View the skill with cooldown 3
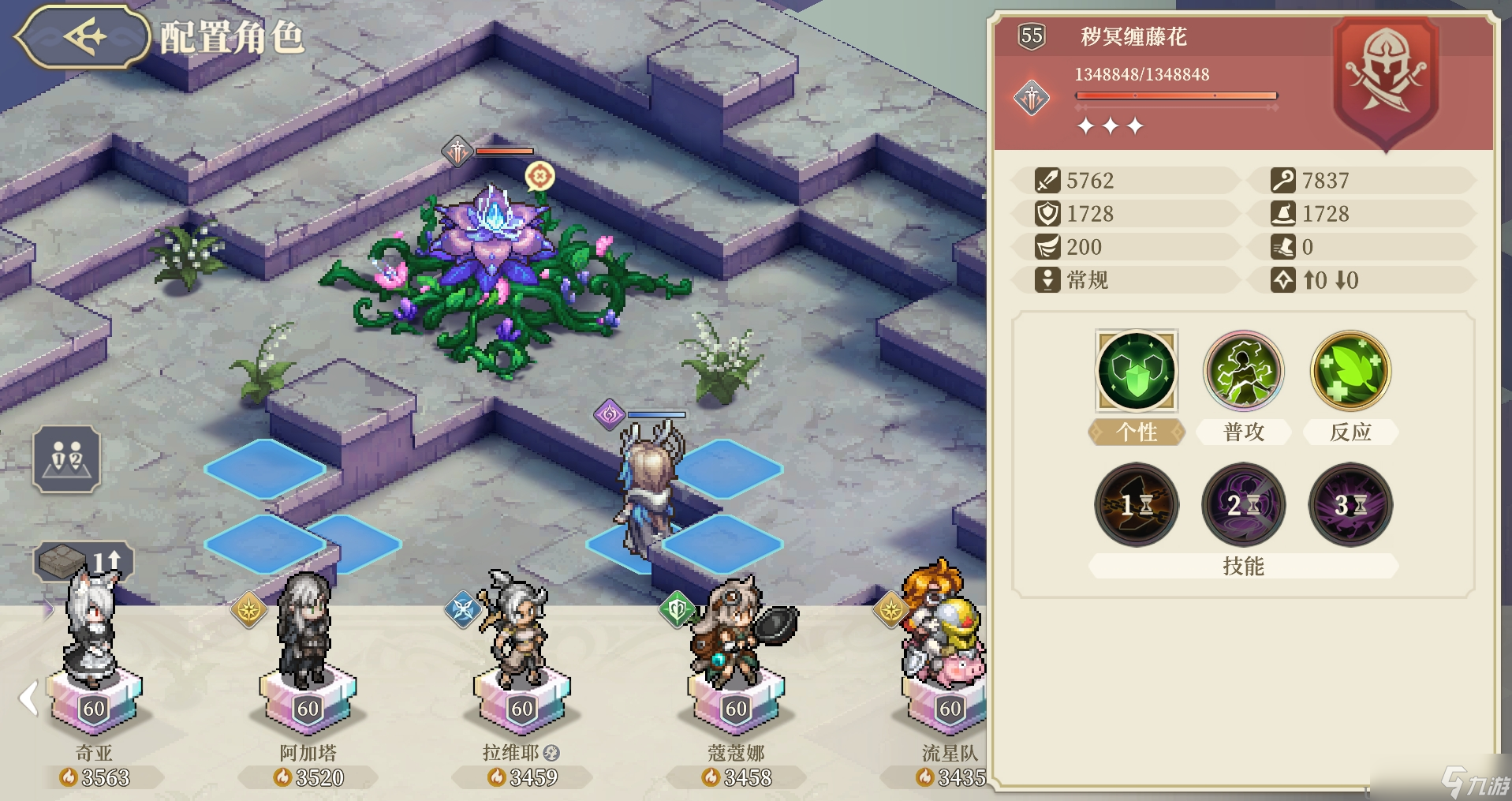 [1350, 504]
